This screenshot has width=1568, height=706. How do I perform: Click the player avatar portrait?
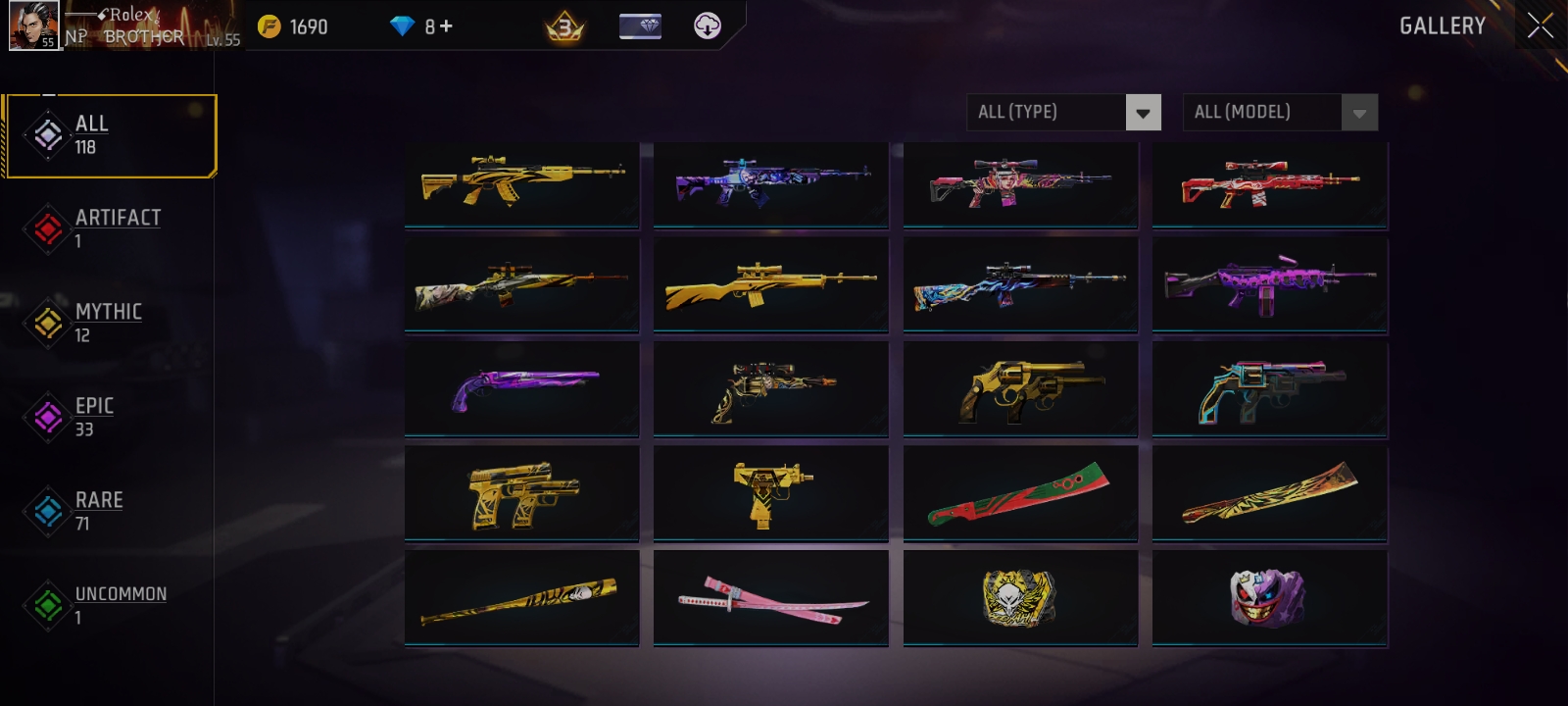click(32, 24)
